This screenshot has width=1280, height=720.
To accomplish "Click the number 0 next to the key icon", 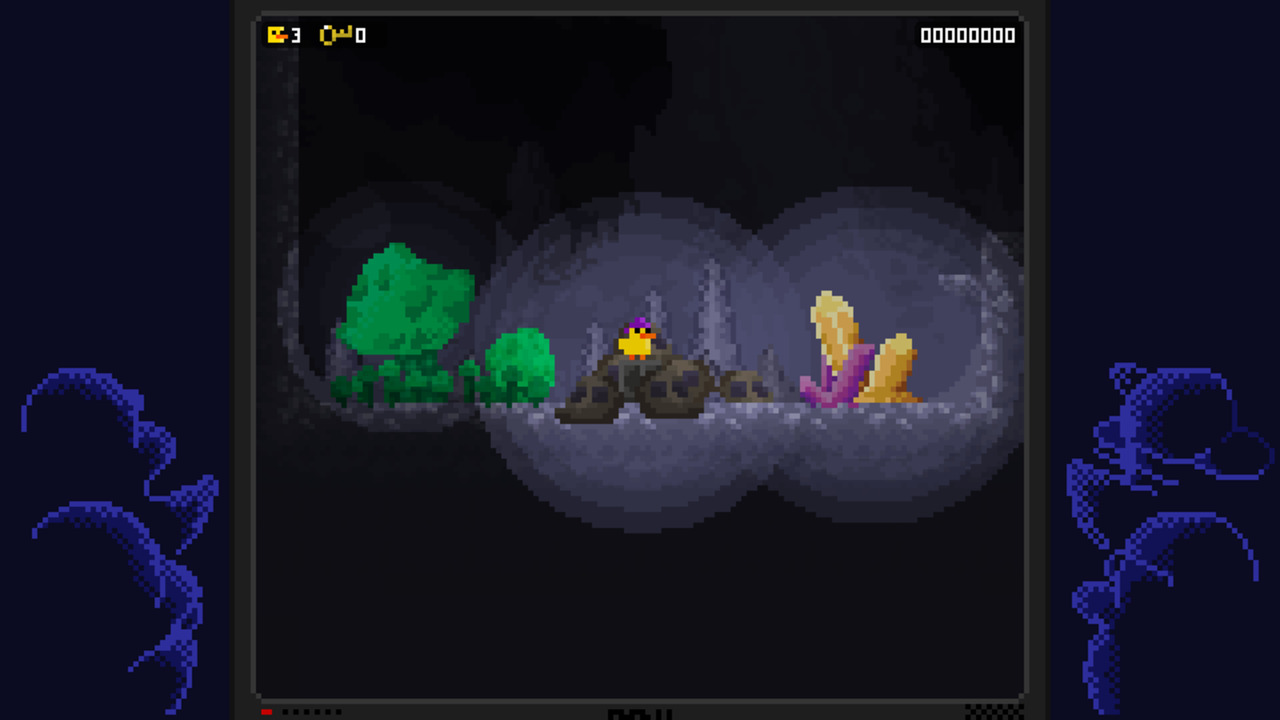I will point(355,35).
